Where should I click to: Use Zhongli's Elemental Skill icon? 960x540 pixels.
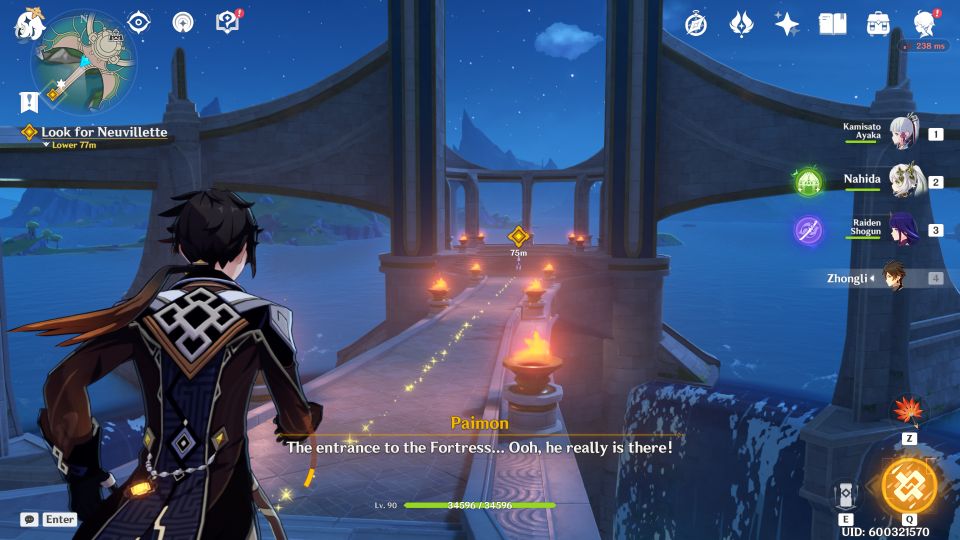pyautogui.click(x=846, y=495)
